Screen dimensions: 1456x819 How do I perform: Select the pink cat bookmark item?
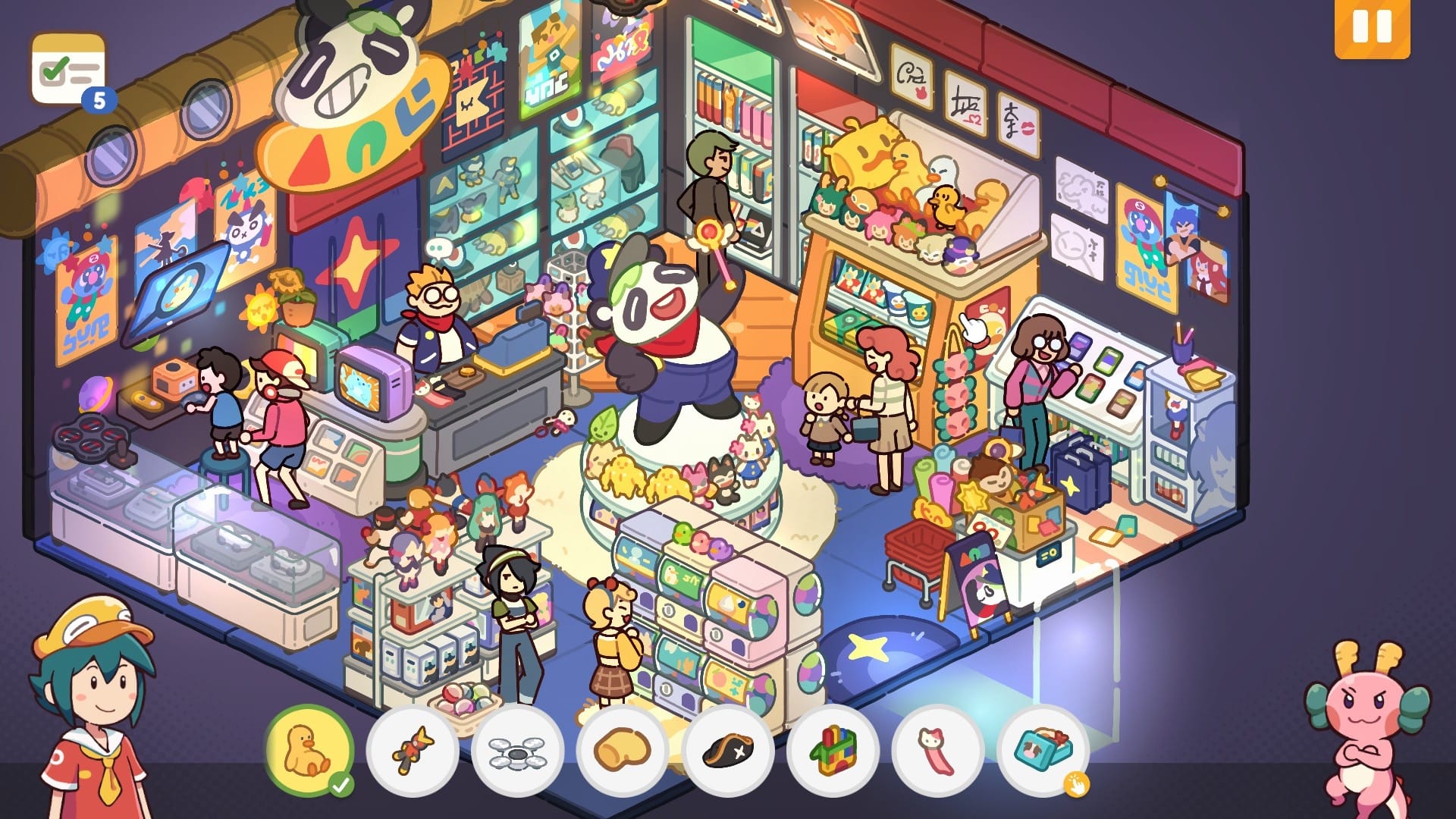click(x=937, y=751)
